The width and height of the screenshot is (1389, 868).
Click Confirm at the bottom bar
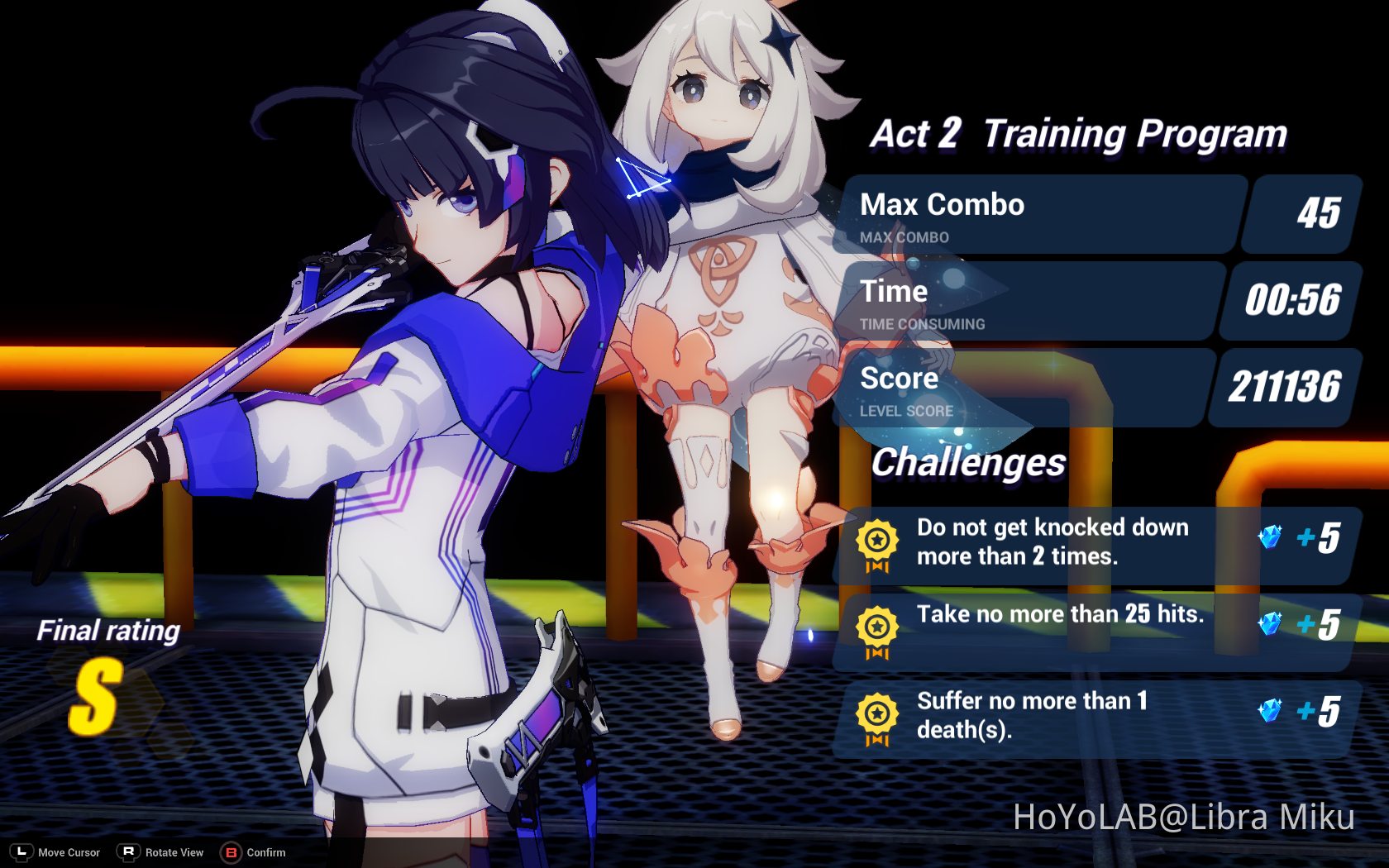click(x=266, y=852)
